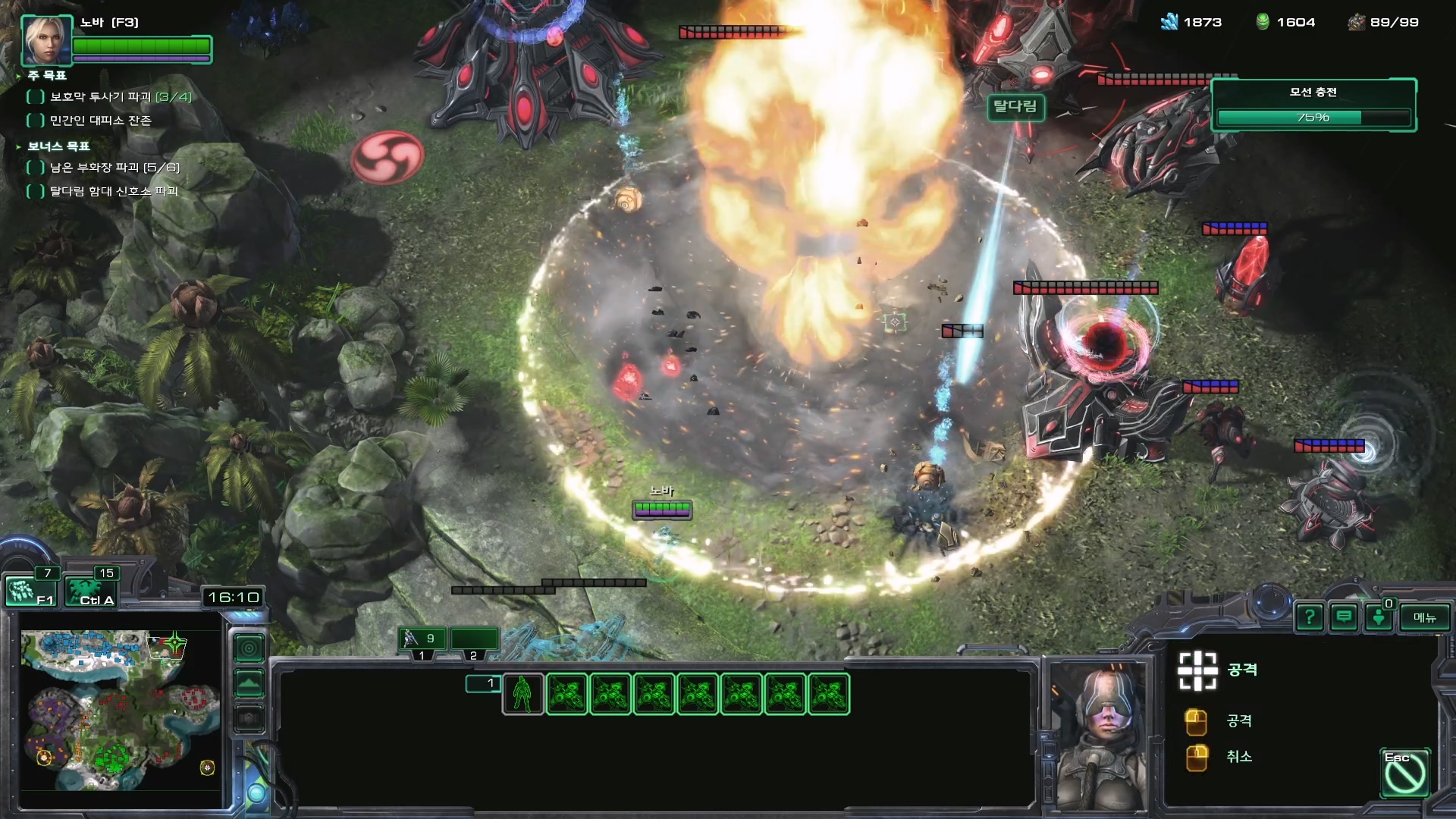Viewport: 1456px width, 819px height.
Task: Open the help question mark panel
Action: (x=1310, y=617)
